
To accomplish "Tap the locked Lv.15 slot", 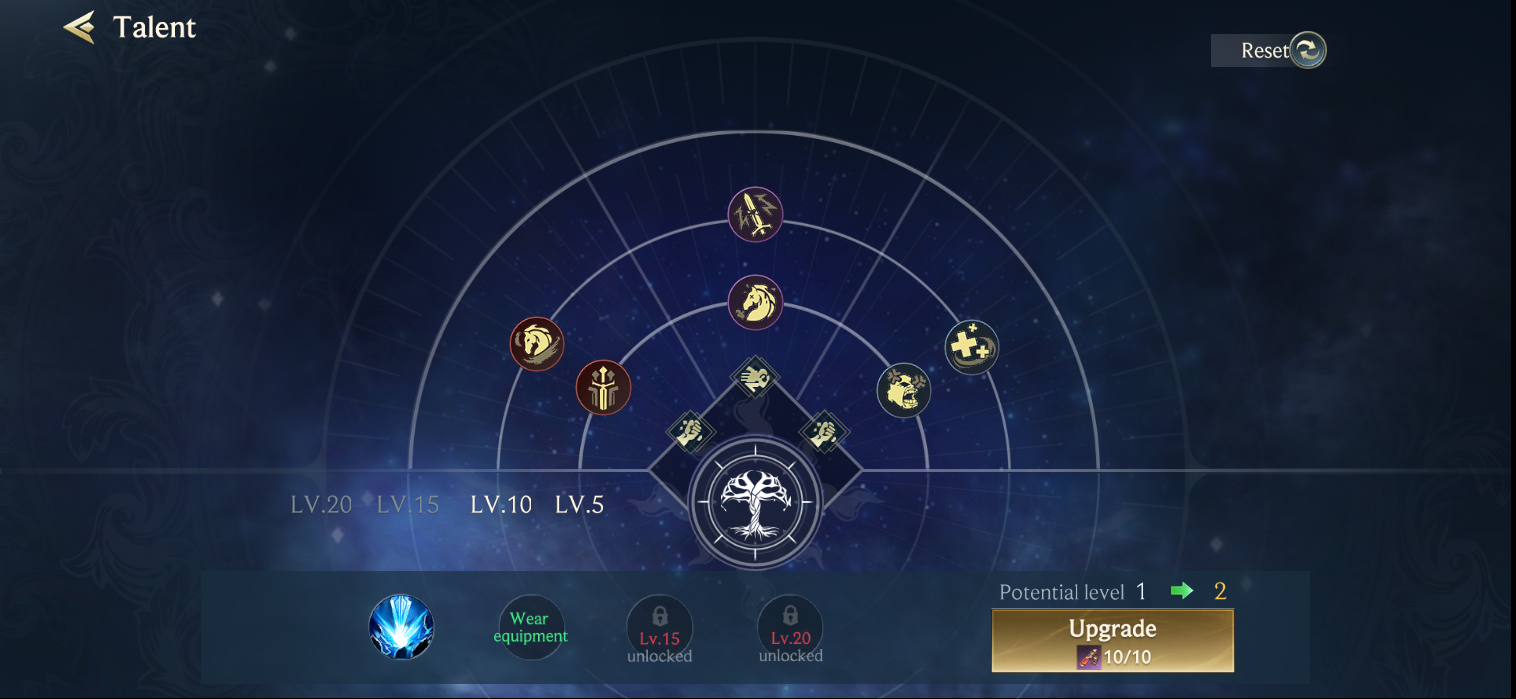I will tap(660, 627).
